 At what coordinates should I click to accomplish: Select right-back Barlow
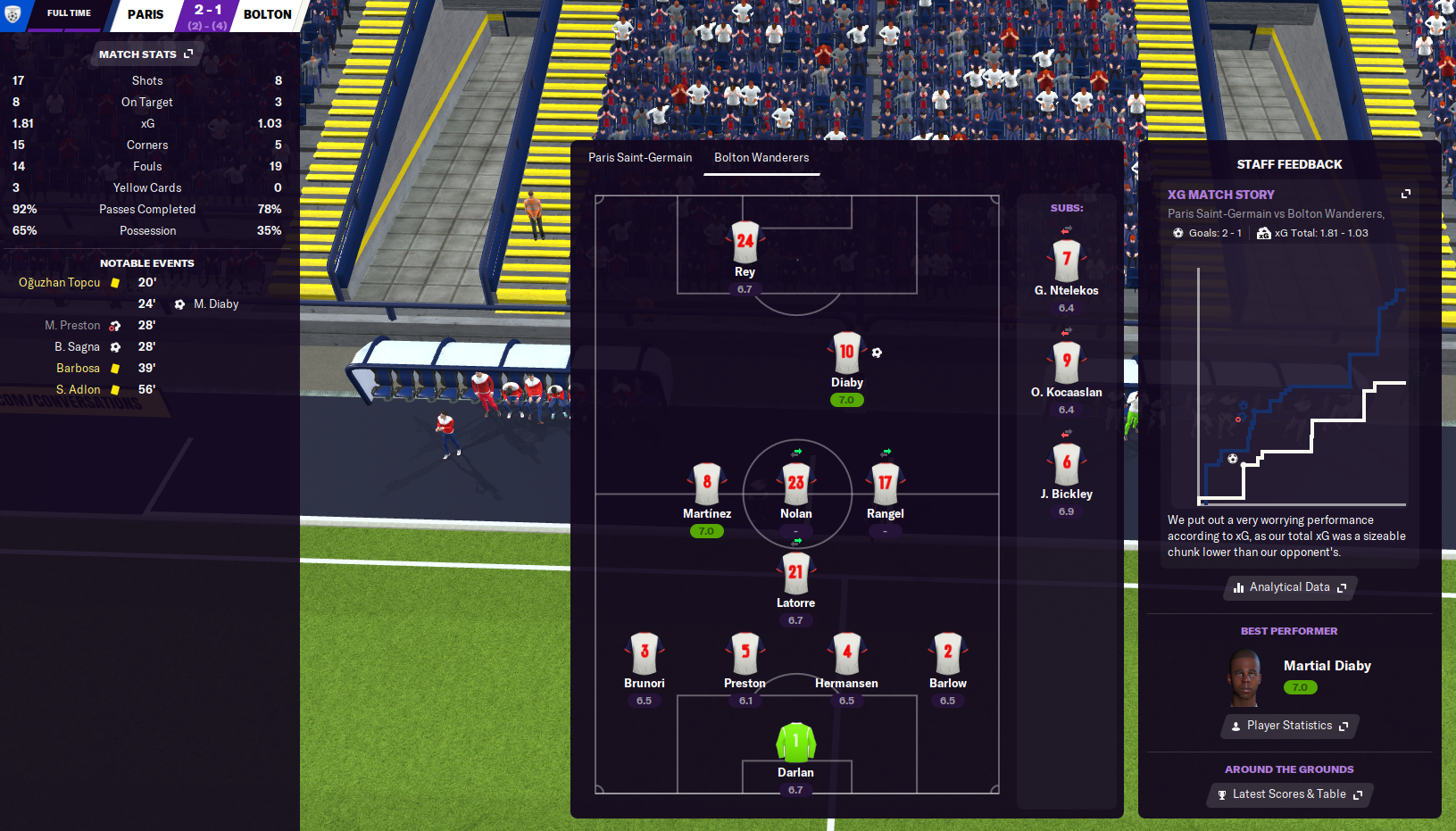[x=947, y=652]
